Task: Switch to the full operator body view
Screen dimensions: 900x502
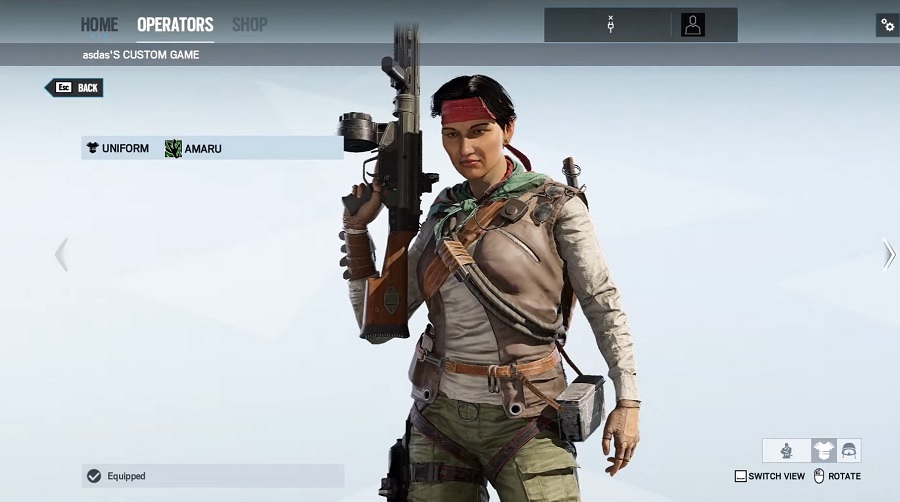Action: point(787,451)
